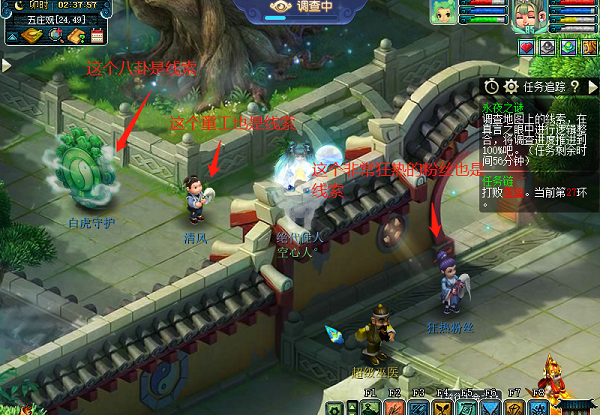Open the quest tracker help question mark
This screenshot has height=415, width=600.
click(574, 86)
